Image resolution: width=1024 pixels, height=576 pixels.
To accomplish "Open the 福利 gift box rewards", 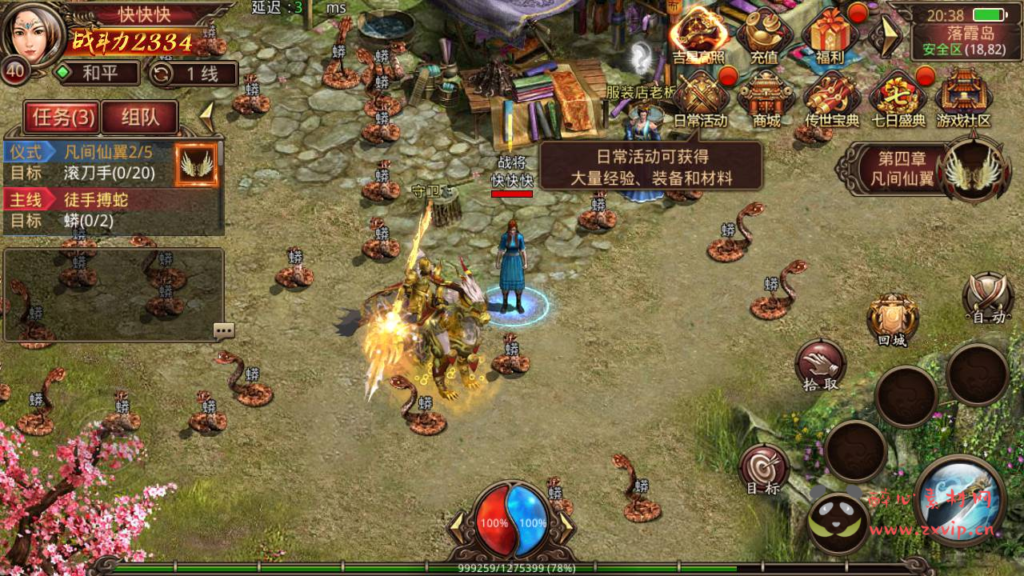I will (x=830, y=38).
